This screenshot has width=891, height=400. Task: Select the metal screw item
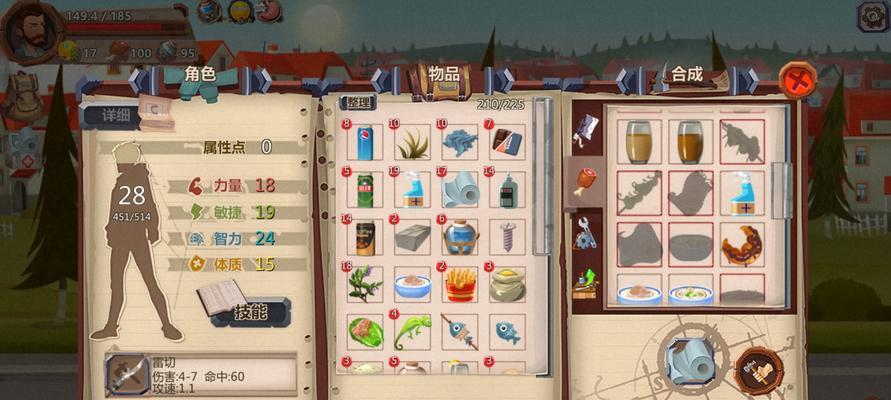pos(506,238)
